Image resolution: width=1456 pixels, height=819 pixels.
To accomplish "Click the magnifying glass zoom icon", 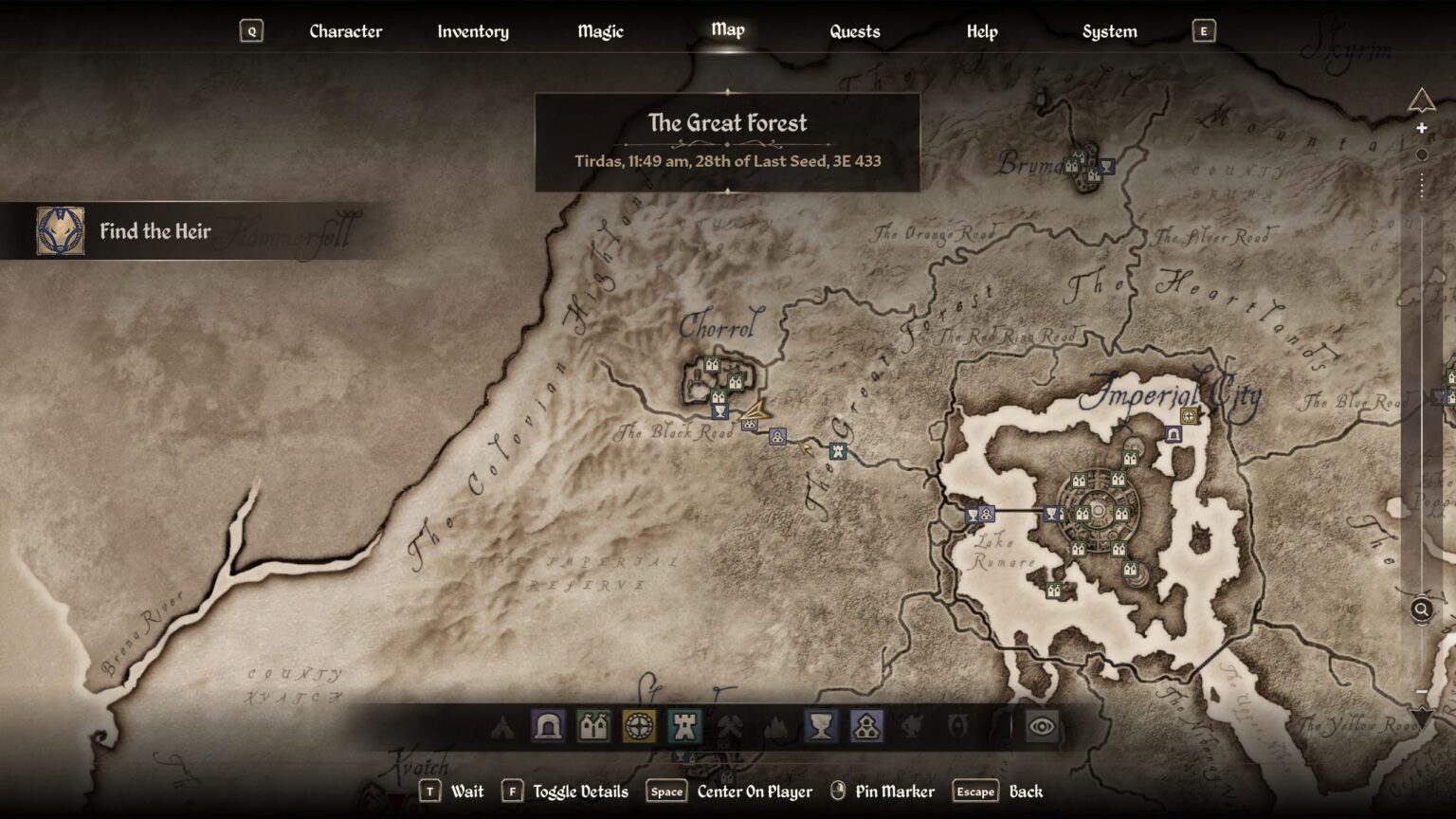I will [x=1421, y=610].
